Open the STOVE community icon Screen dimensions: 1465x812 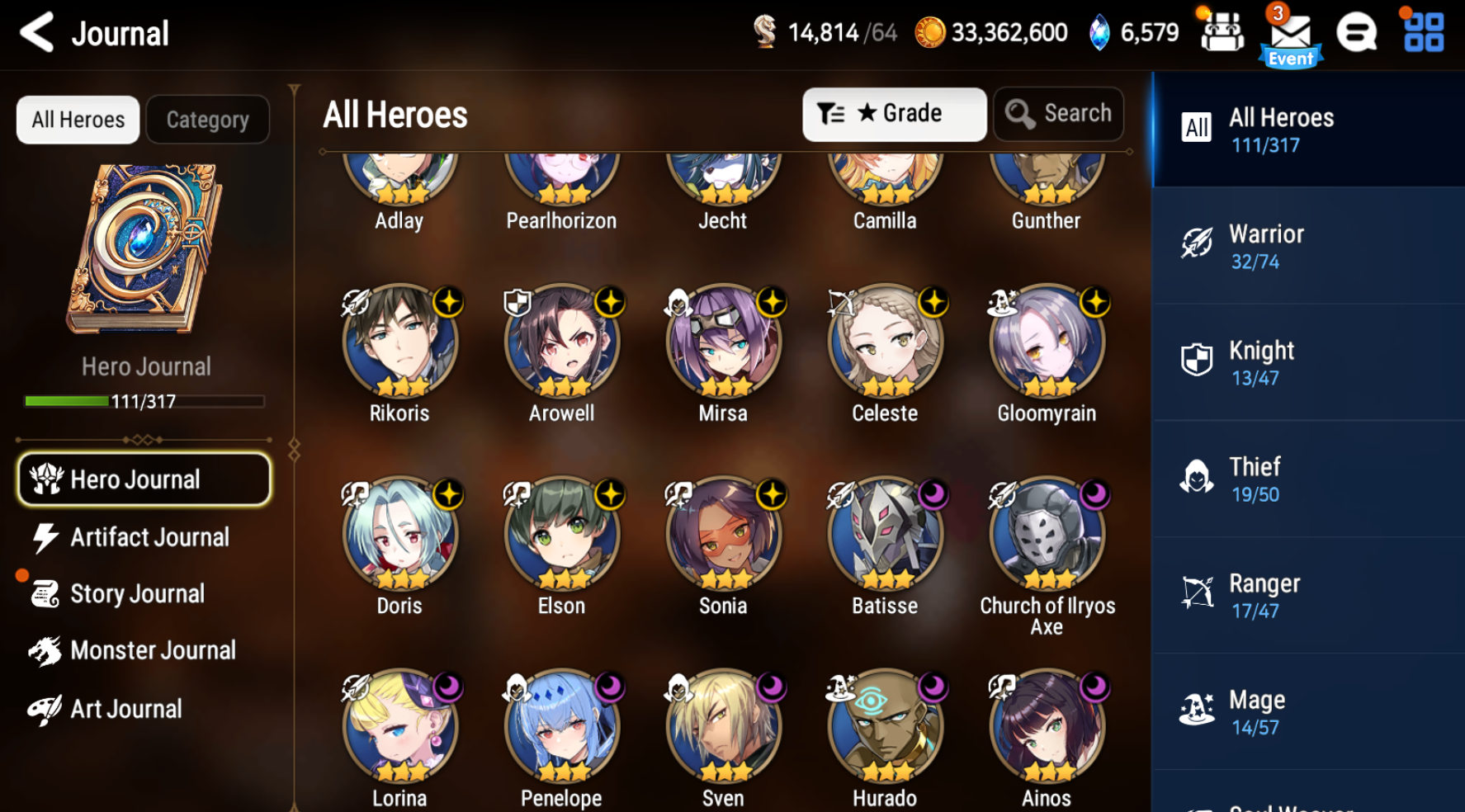tap(1354, 31)
